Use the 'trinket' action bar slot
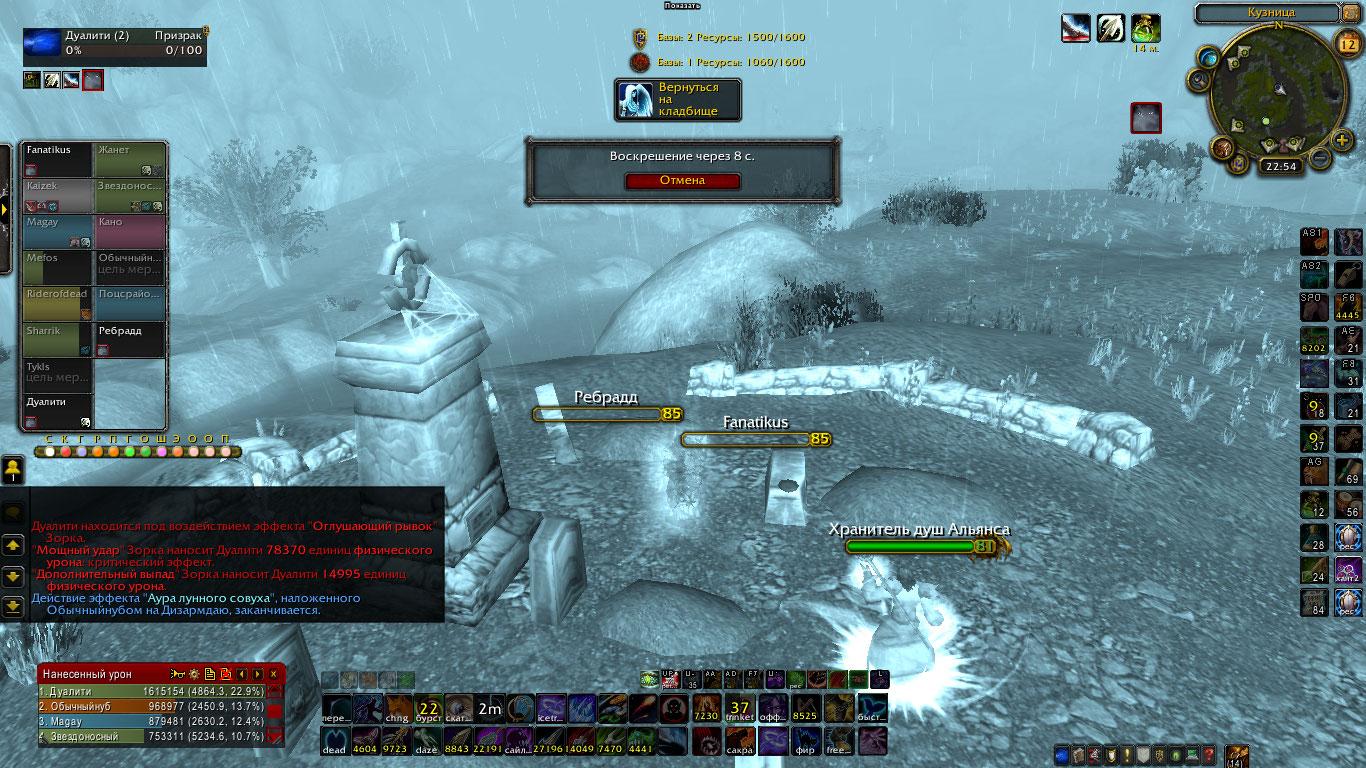The height and width of the screenshot is (768, 1366). [740, 709]
